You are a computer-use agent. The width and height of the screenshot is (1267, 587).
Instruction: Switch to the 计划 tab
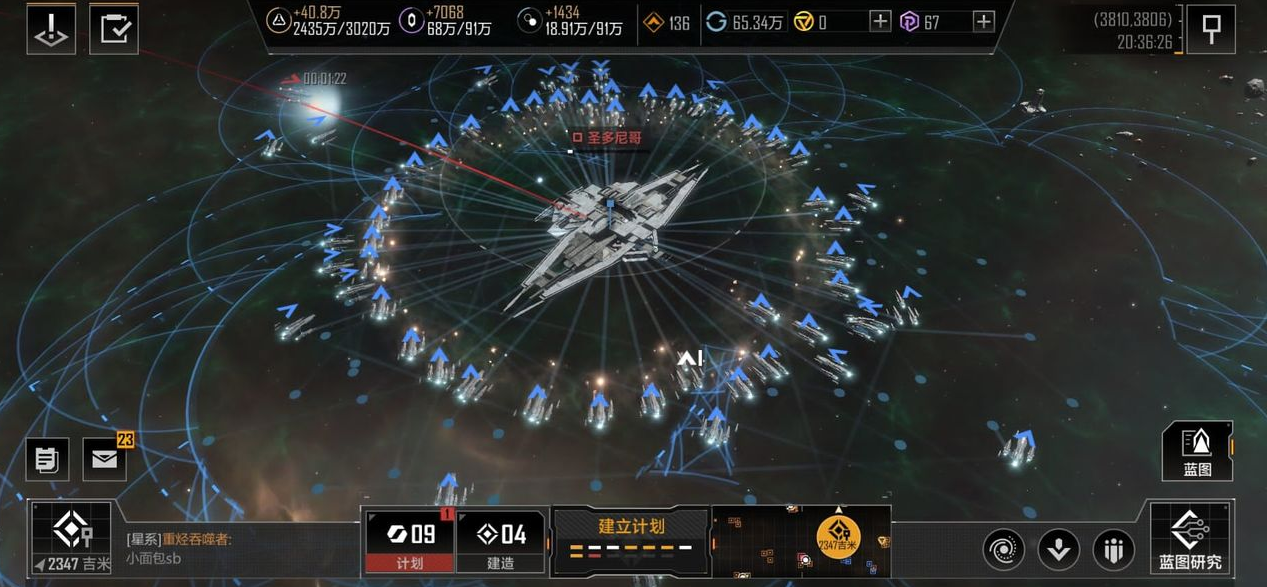point(409,541)
